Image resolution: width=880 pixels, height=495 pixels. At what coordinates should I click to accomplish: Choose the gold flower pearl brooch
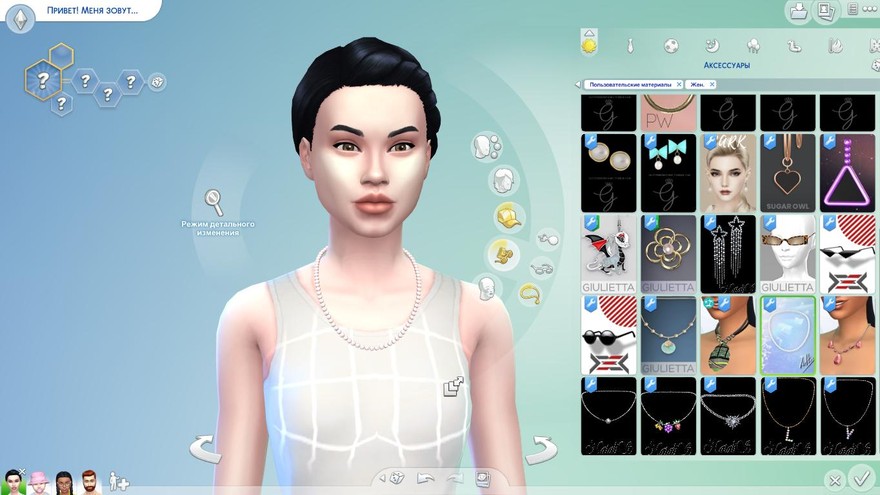pyautogui.click(x=669, y=253)
